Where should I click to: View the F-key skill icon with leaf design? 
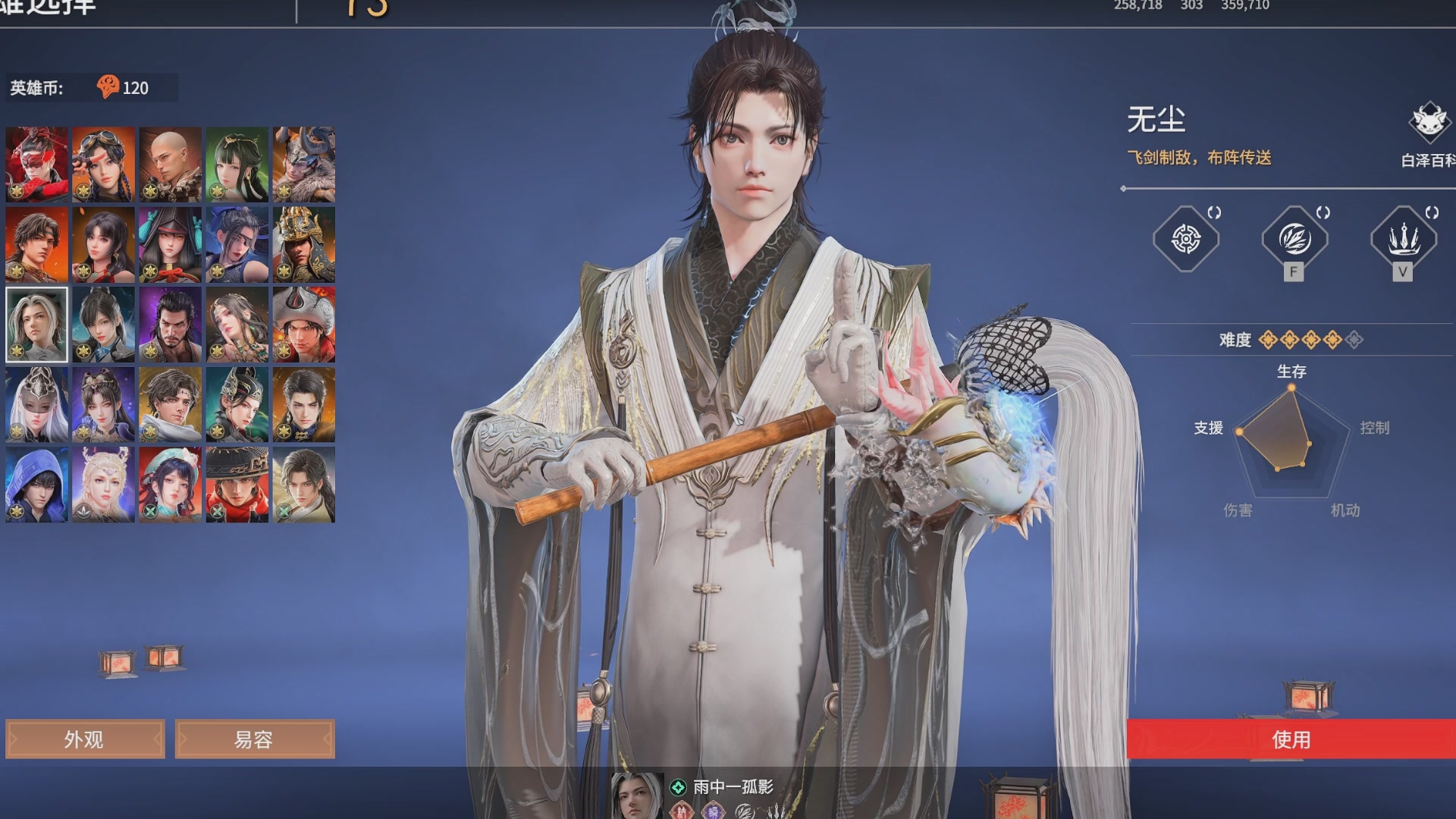click(1295, 239)
